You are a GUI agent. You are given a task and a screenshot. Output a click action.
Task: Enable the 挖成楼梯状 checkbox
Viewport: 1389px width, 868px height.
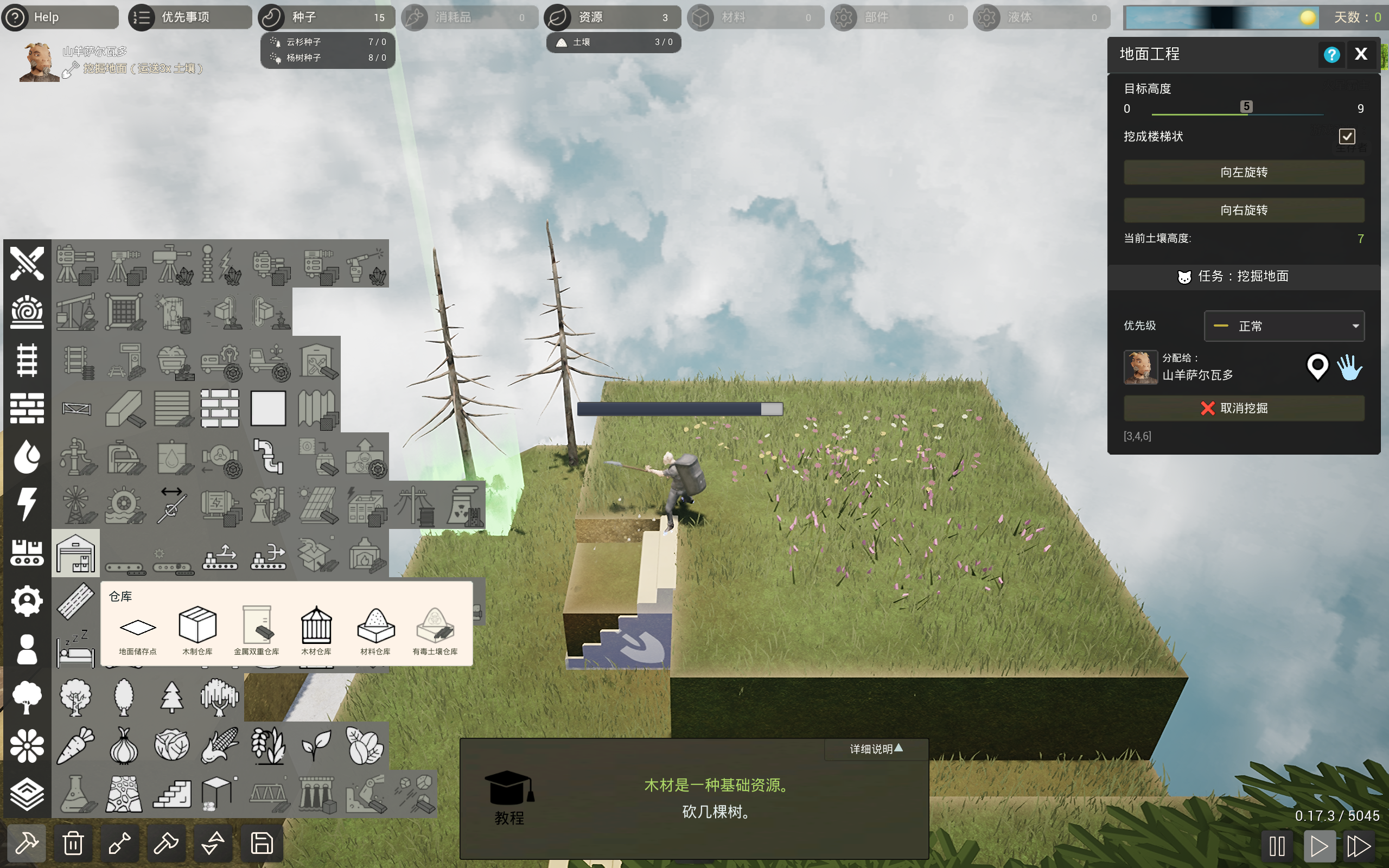tap(1347, 136)
